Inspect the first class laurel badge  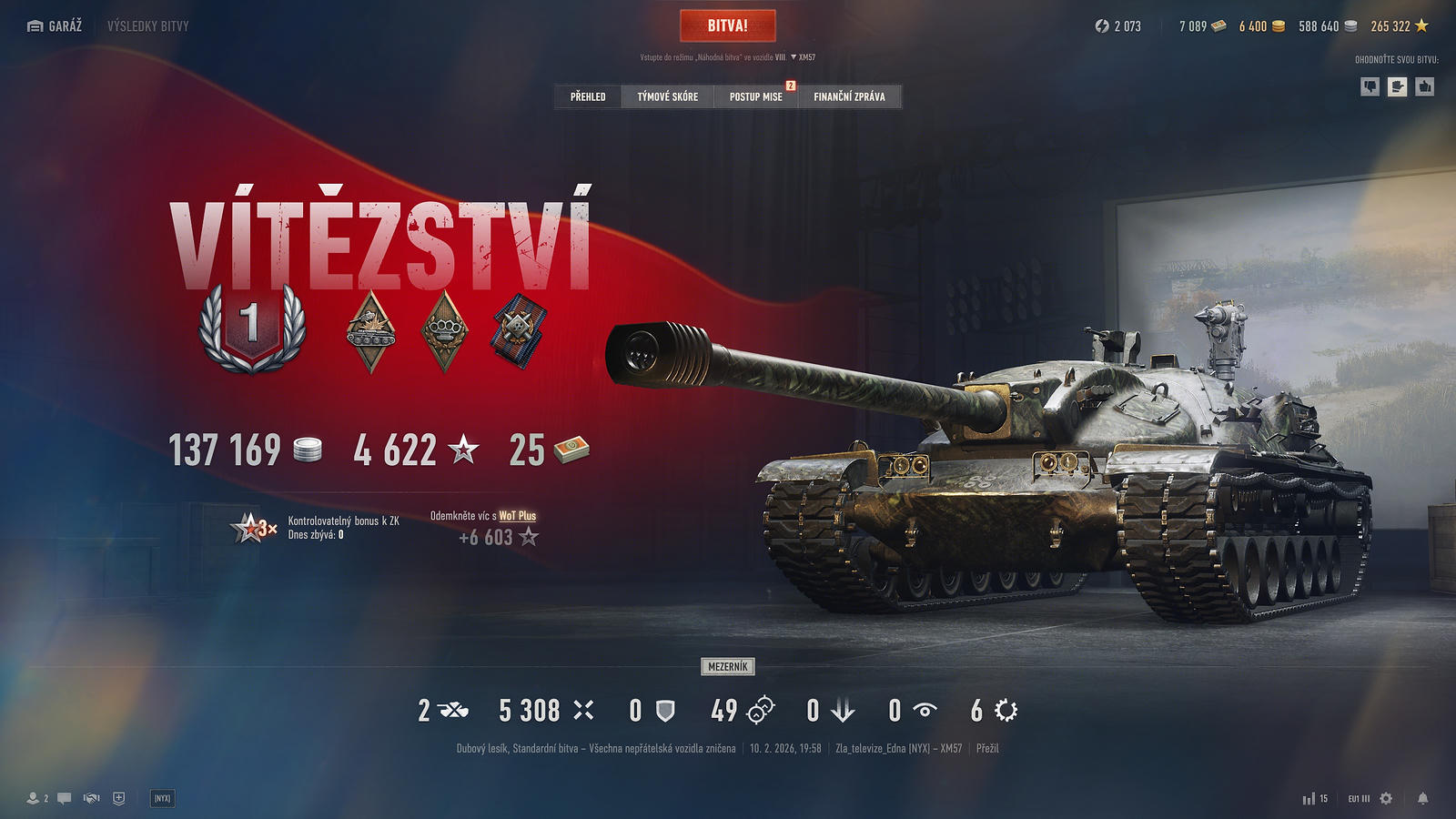[252, 327]
